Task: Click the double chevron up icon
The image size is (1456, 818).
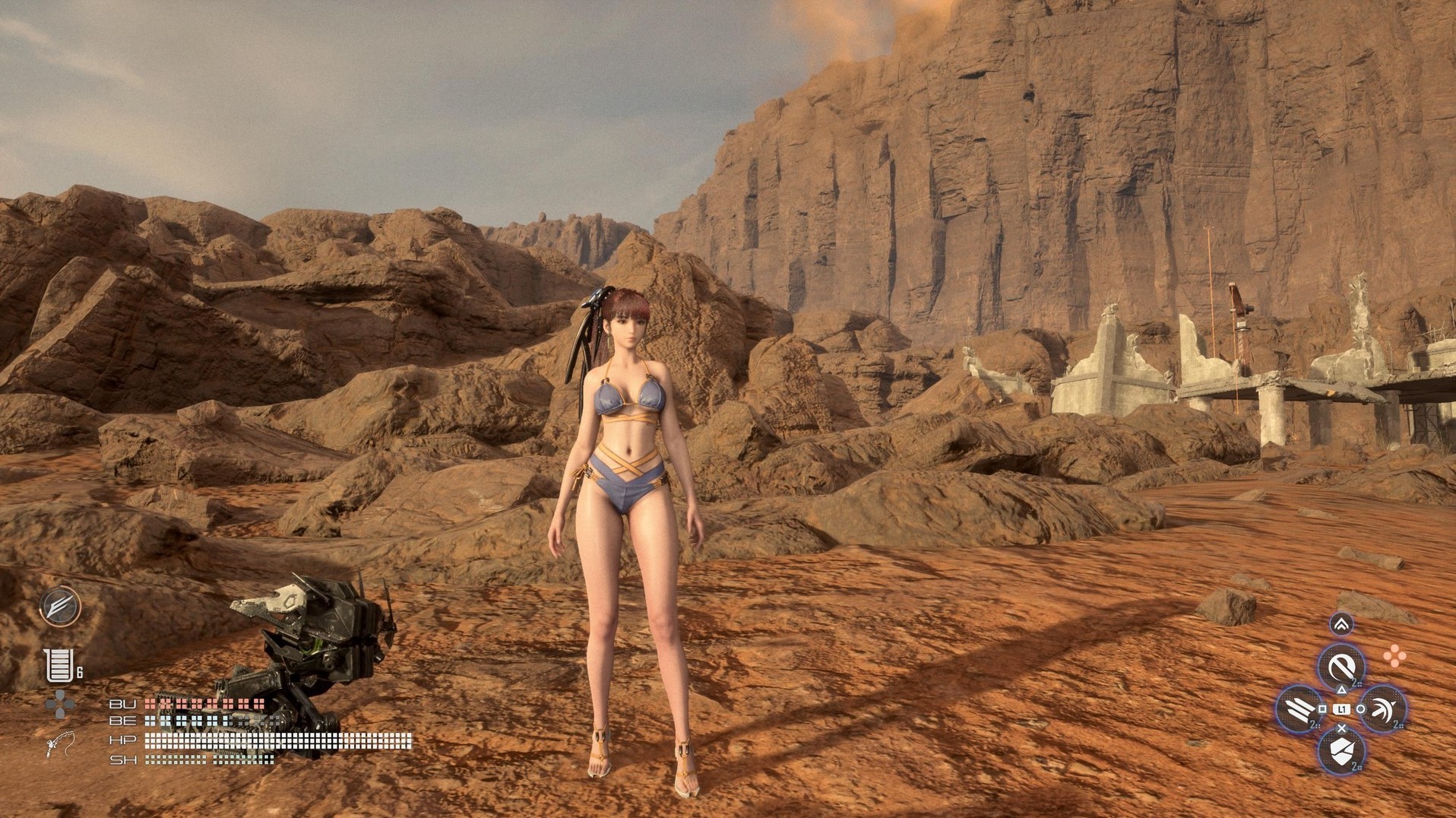Action: (x=1341, y=624)
